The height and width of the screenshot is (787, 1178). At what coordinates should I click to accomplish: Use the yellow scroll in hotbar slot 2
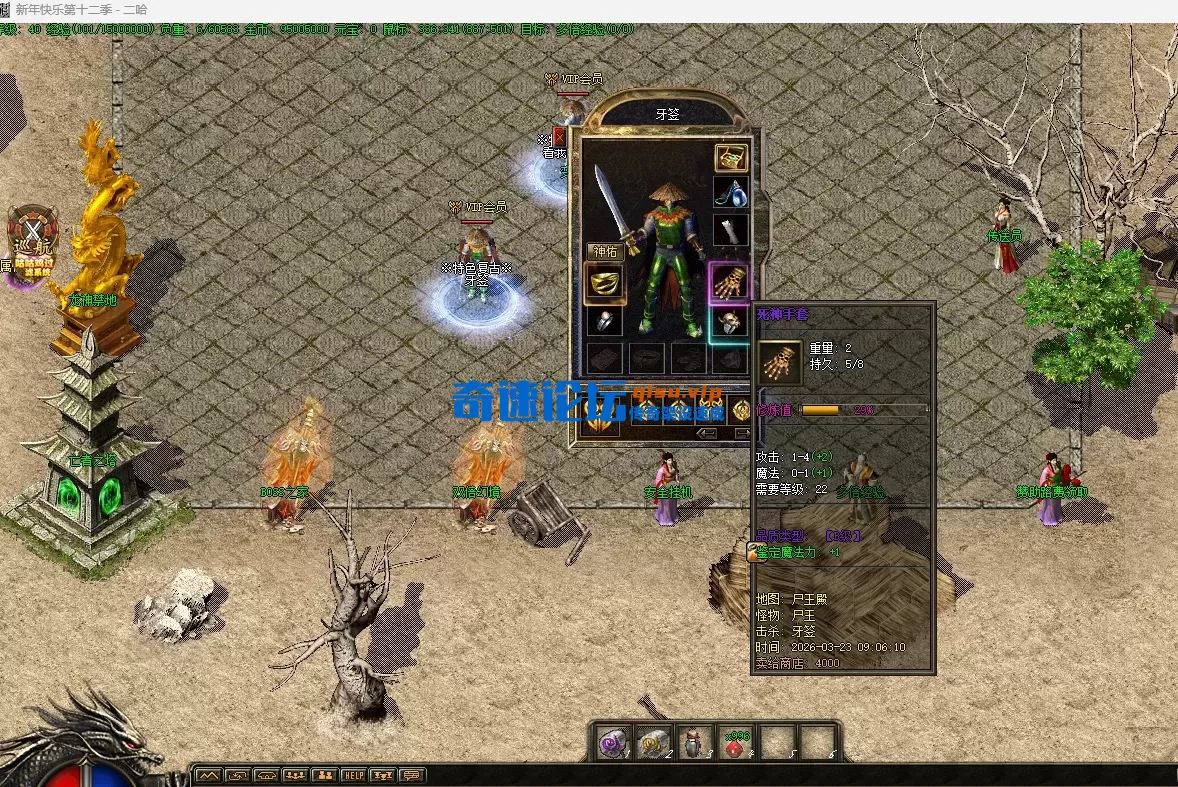[653, 743]
